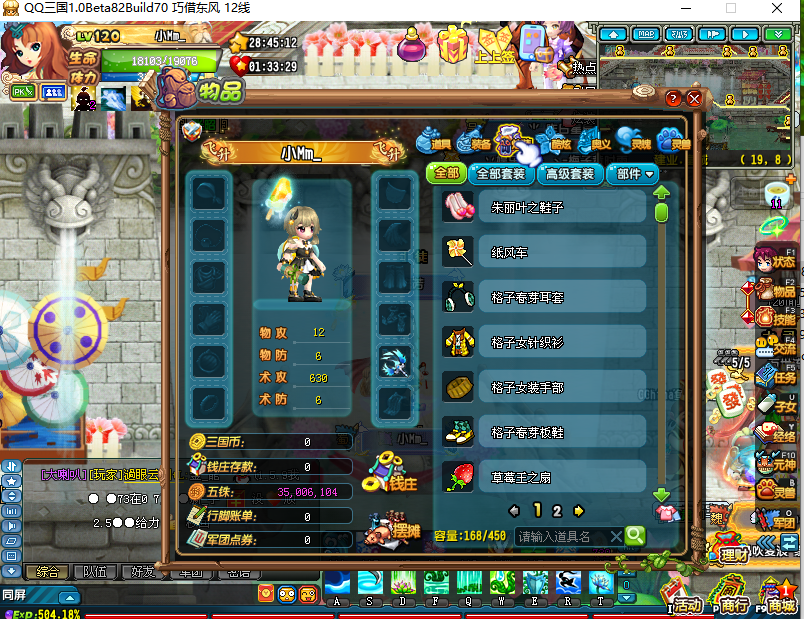The image size is (804, 619).
Task: Open the 奥义 tab
Action: (x=594, y=140)
